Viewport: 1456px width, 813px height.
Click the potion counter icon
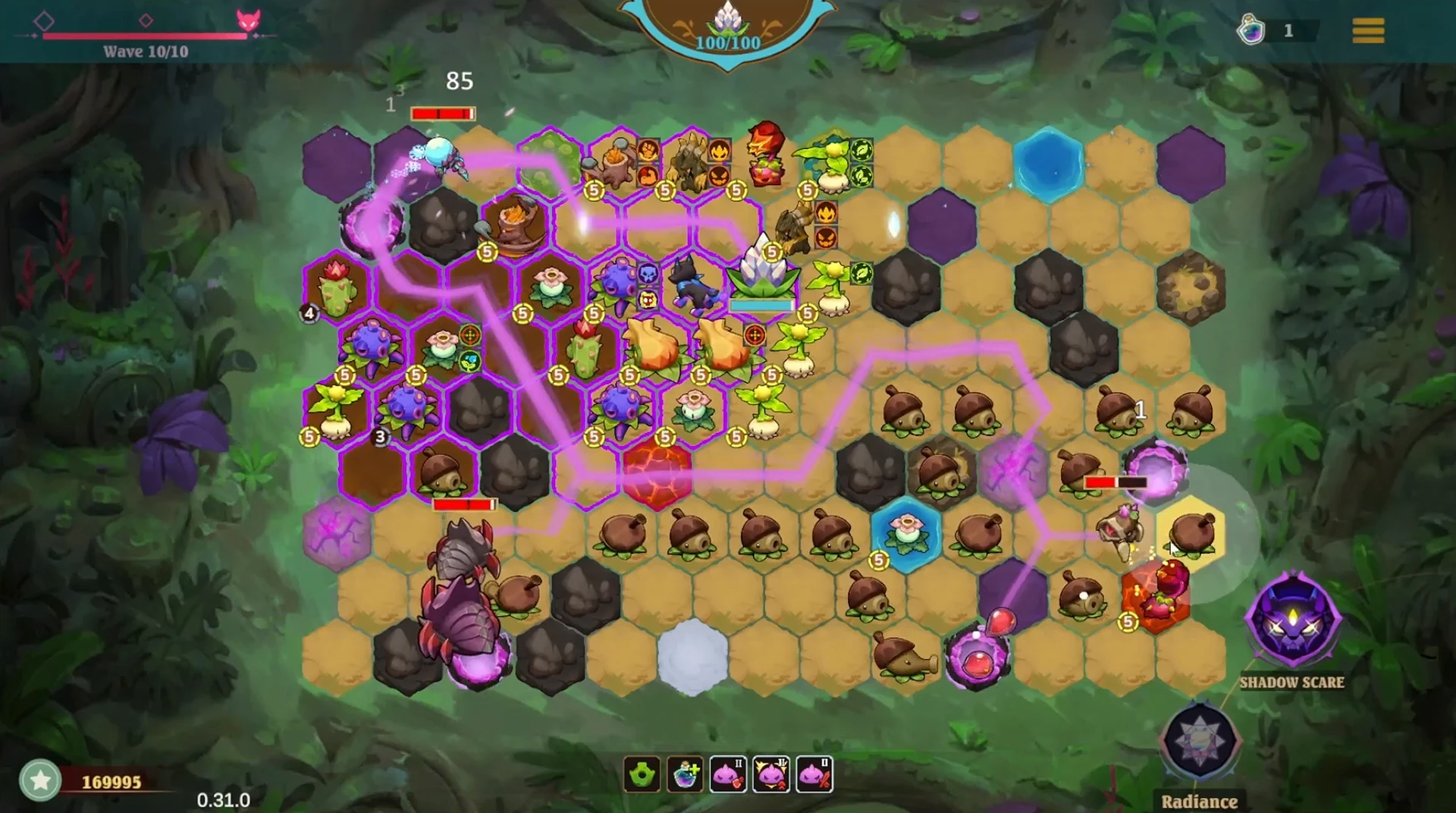pyautogui.click(x=1251, y=30)
